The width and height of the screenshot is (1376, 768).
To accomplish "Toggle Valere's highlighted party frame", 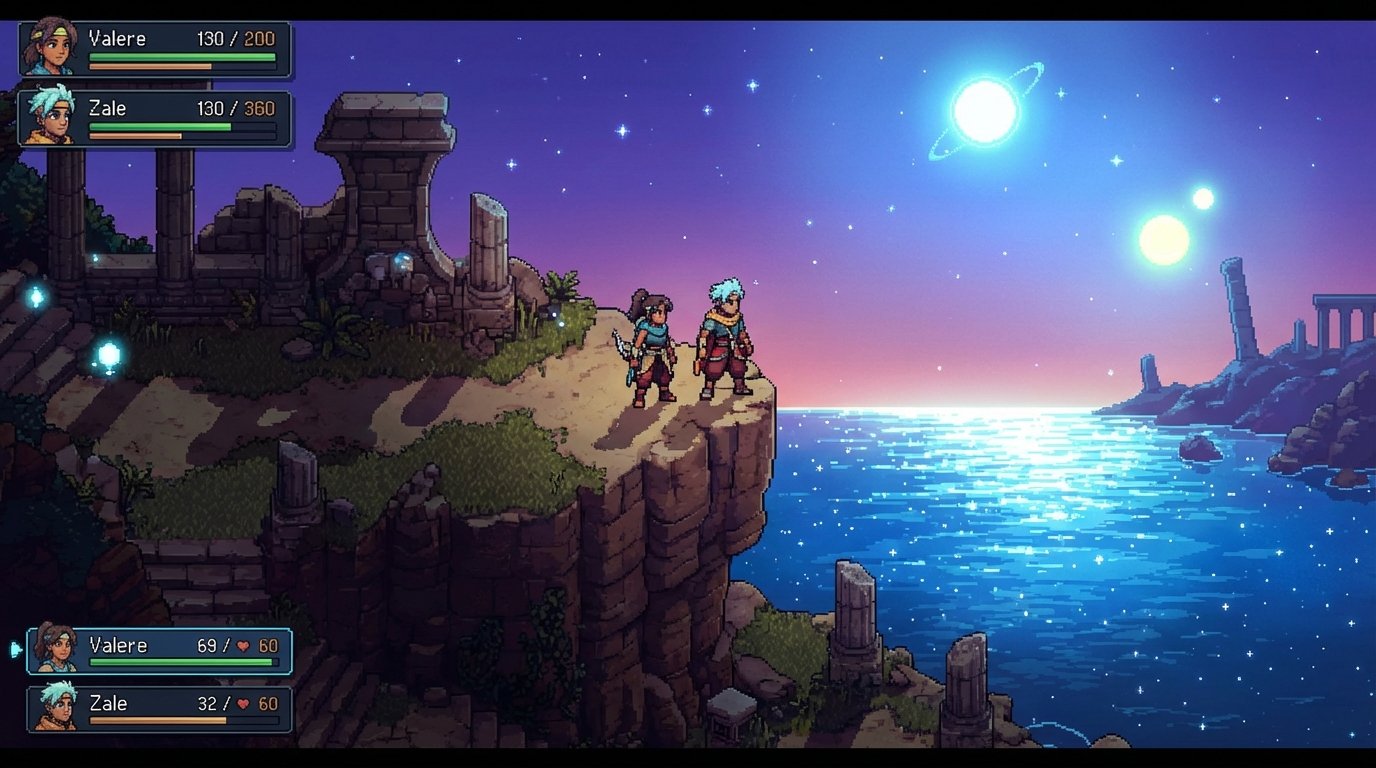I will (160, 650).
